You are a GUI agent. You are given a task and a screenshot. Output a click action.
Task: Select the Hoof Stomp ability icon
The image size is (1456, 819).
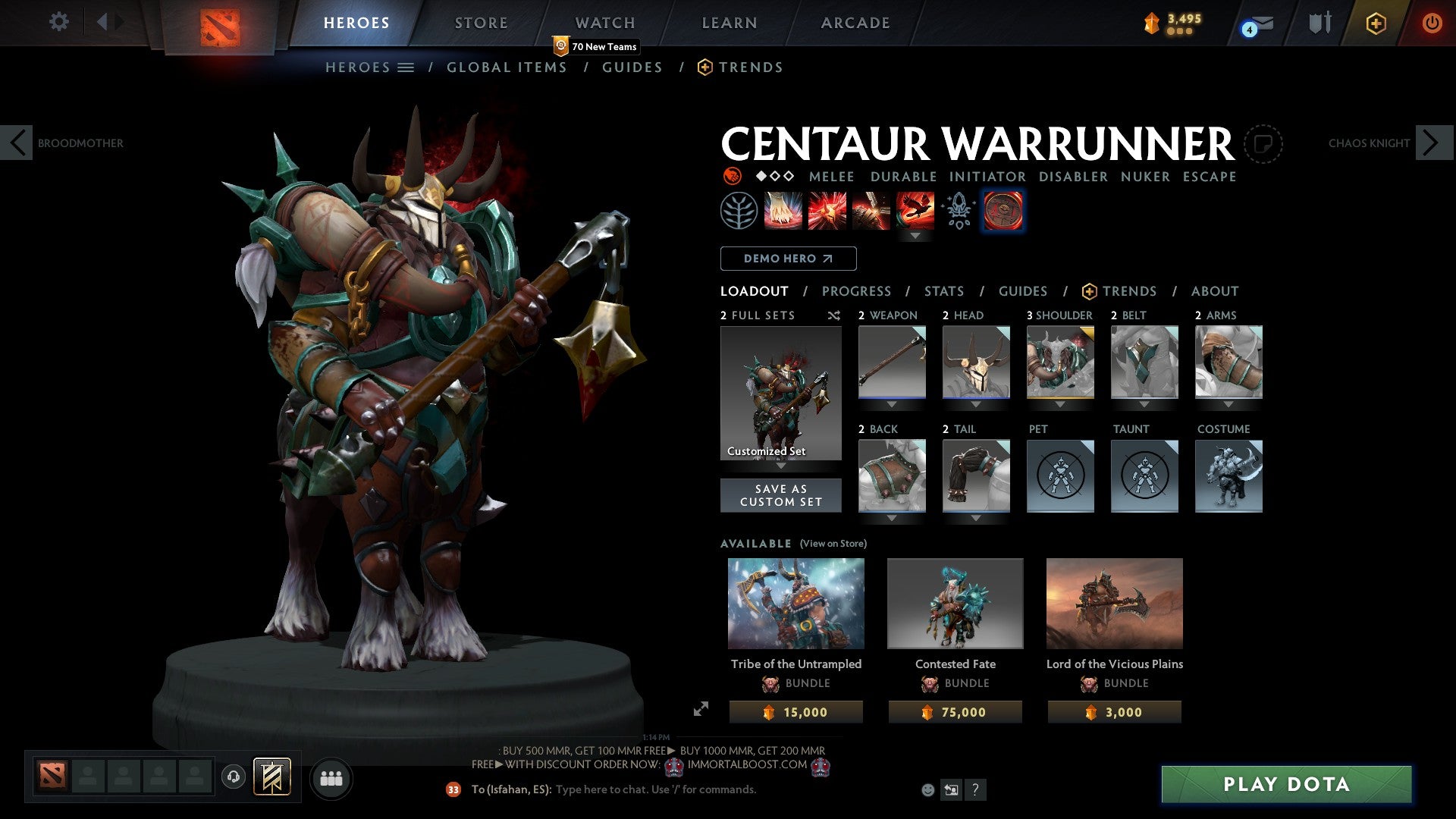click(783, 210)
